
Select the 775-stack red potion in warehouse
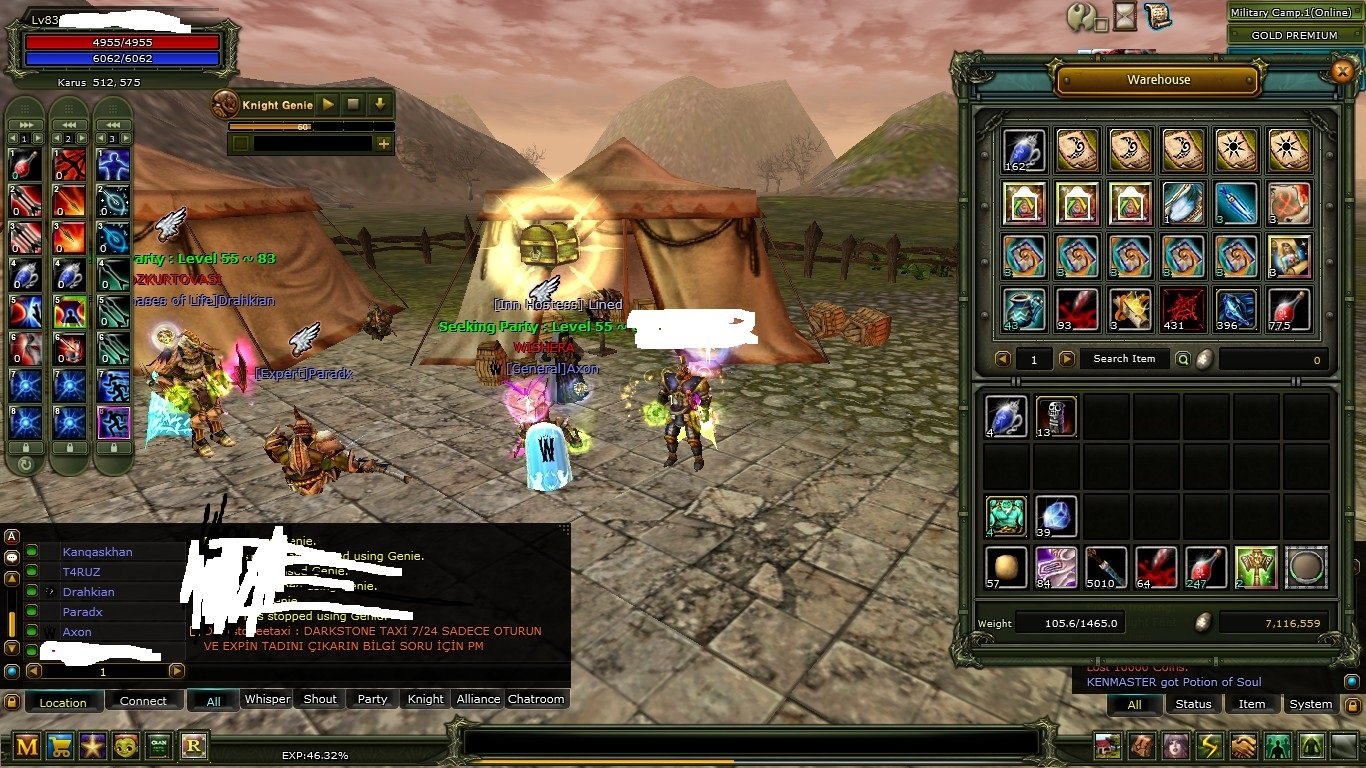[1289, 309]
